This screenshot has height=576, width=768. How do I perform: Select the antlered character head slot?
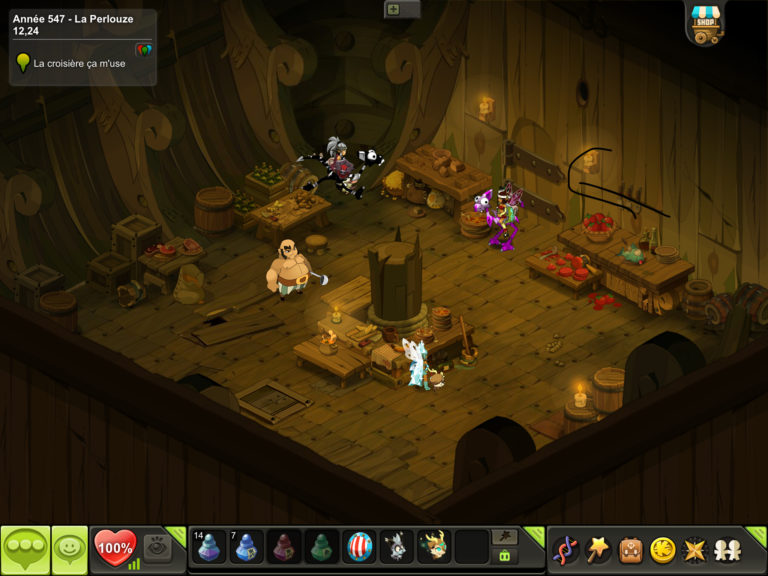(433, 547)
